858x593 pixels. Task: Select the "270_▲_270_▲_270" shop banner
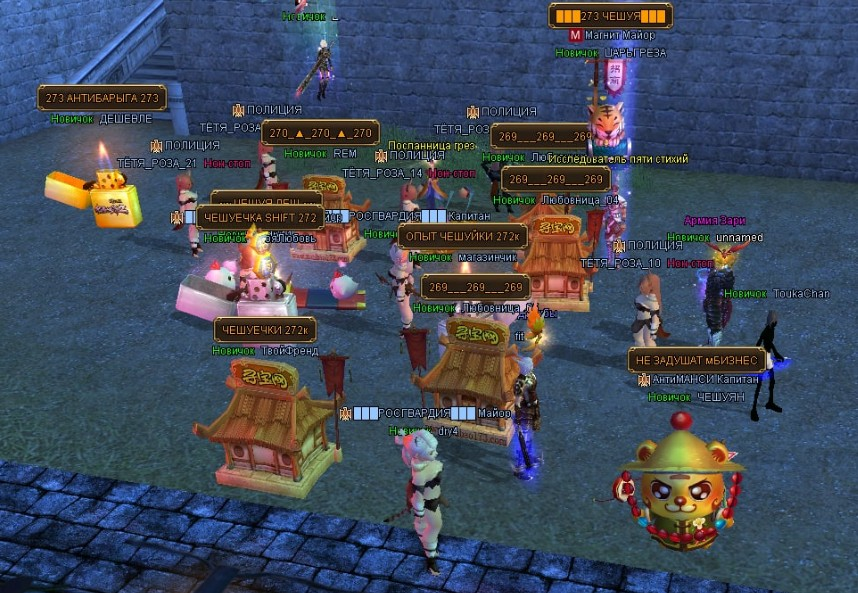319,133
